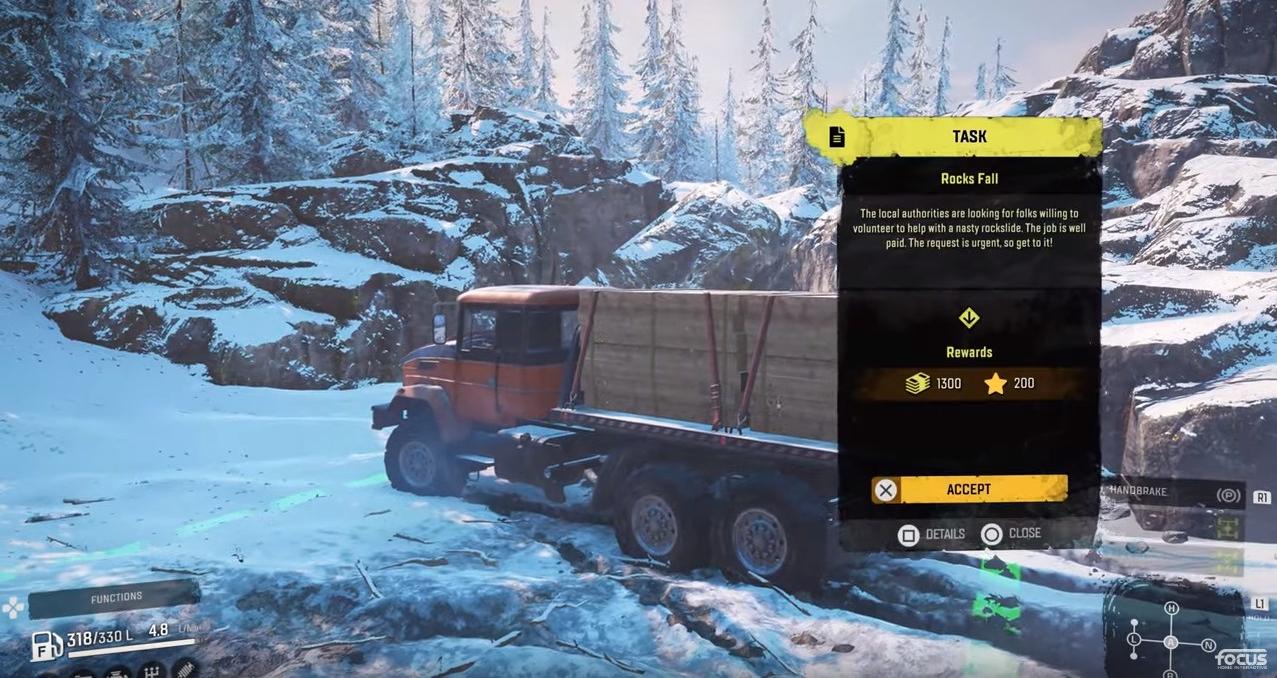Viewport: 1277px width, 678px height.
Task: Open the task Details view
Action: pos(932,534)
